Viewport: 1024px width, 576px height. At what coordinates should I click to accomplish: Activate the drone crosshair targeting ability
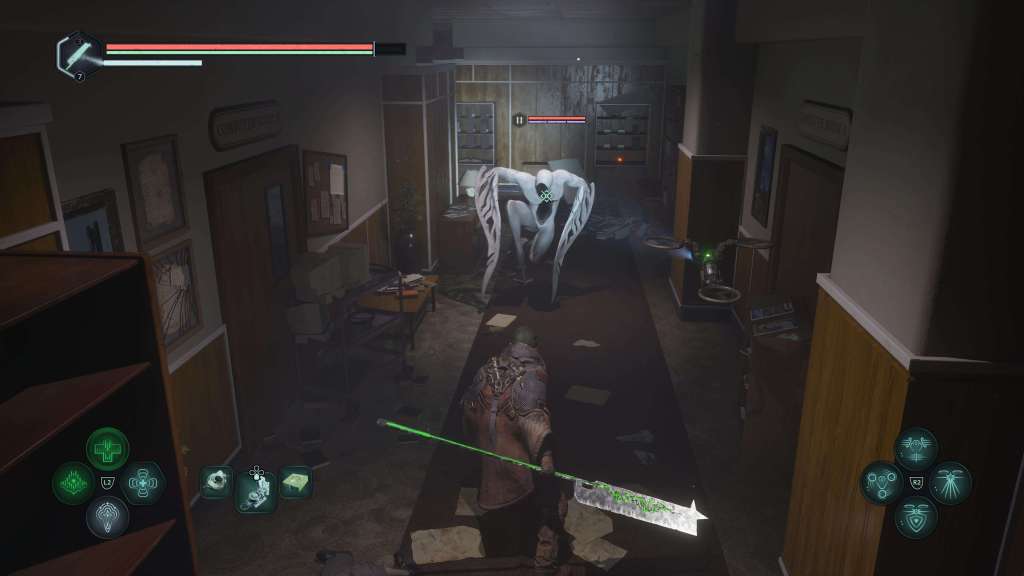click(916, 449)
